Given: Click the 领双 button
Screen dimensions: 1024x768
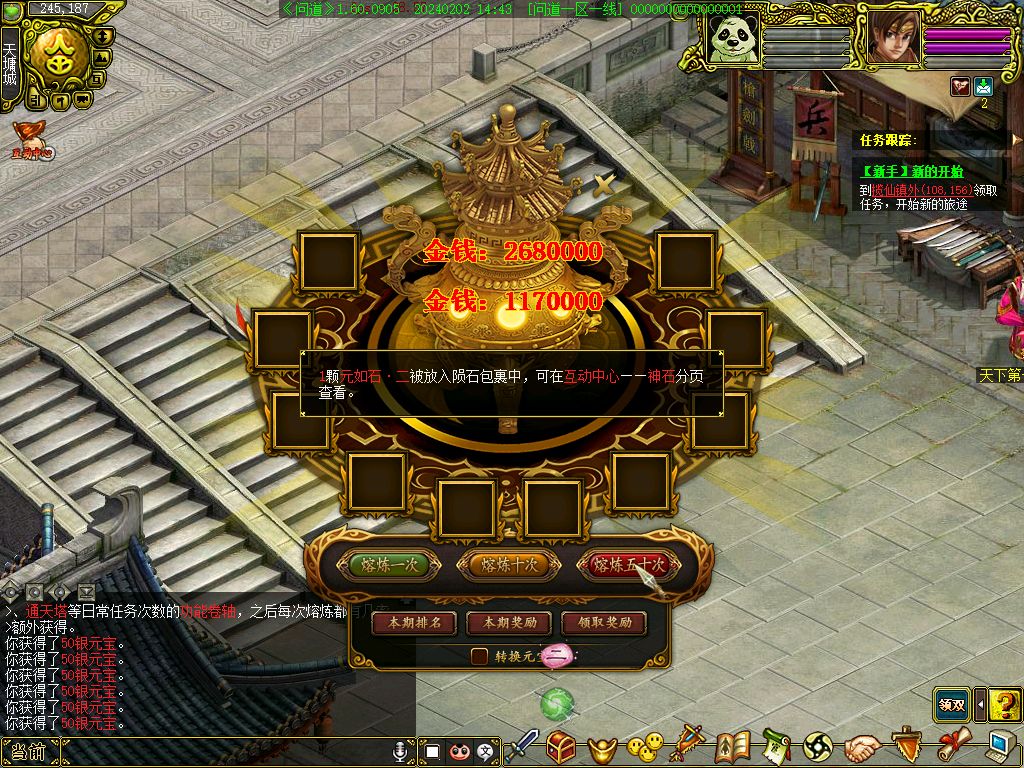Looking at the screenshot, I should (951, 704).
